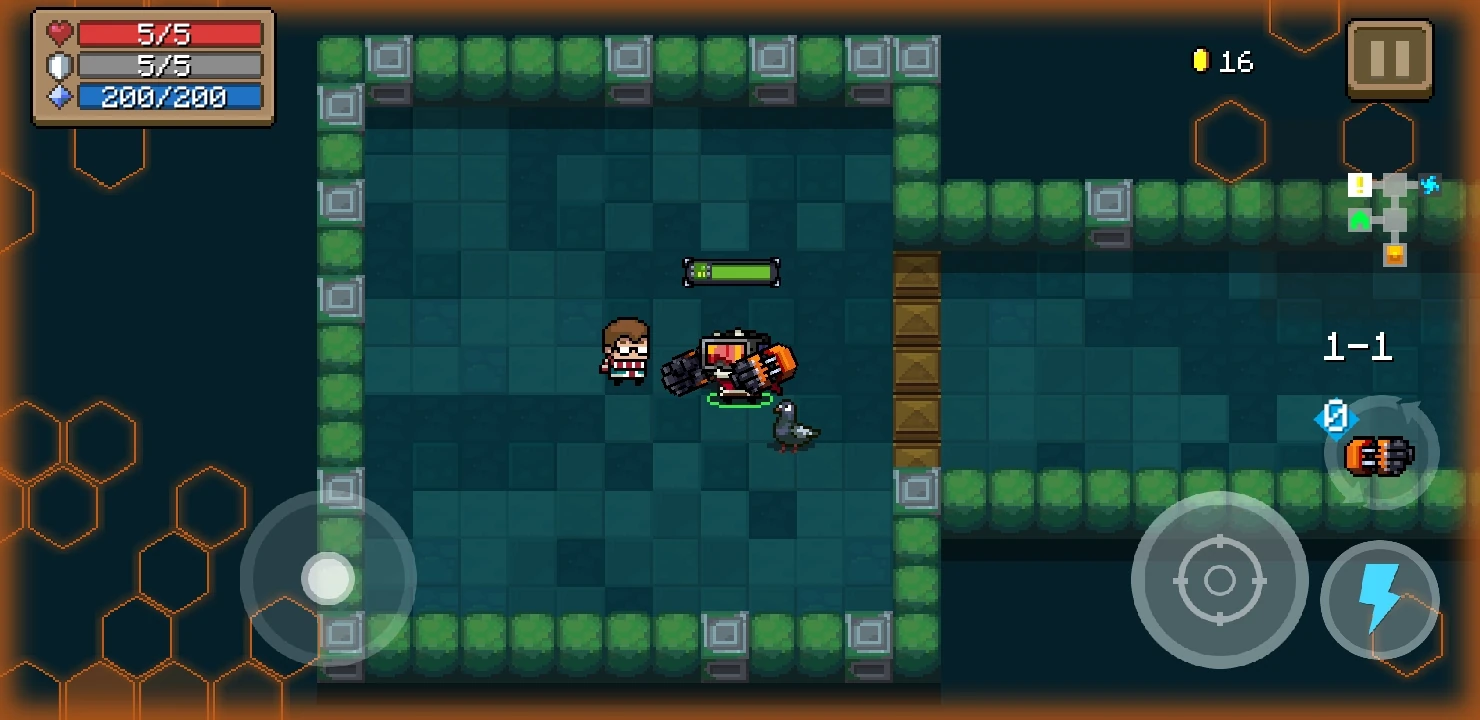Tap the blue portal icon on the minimap
Viewport: 1480px width, 720px height.
pos(1428,184)
